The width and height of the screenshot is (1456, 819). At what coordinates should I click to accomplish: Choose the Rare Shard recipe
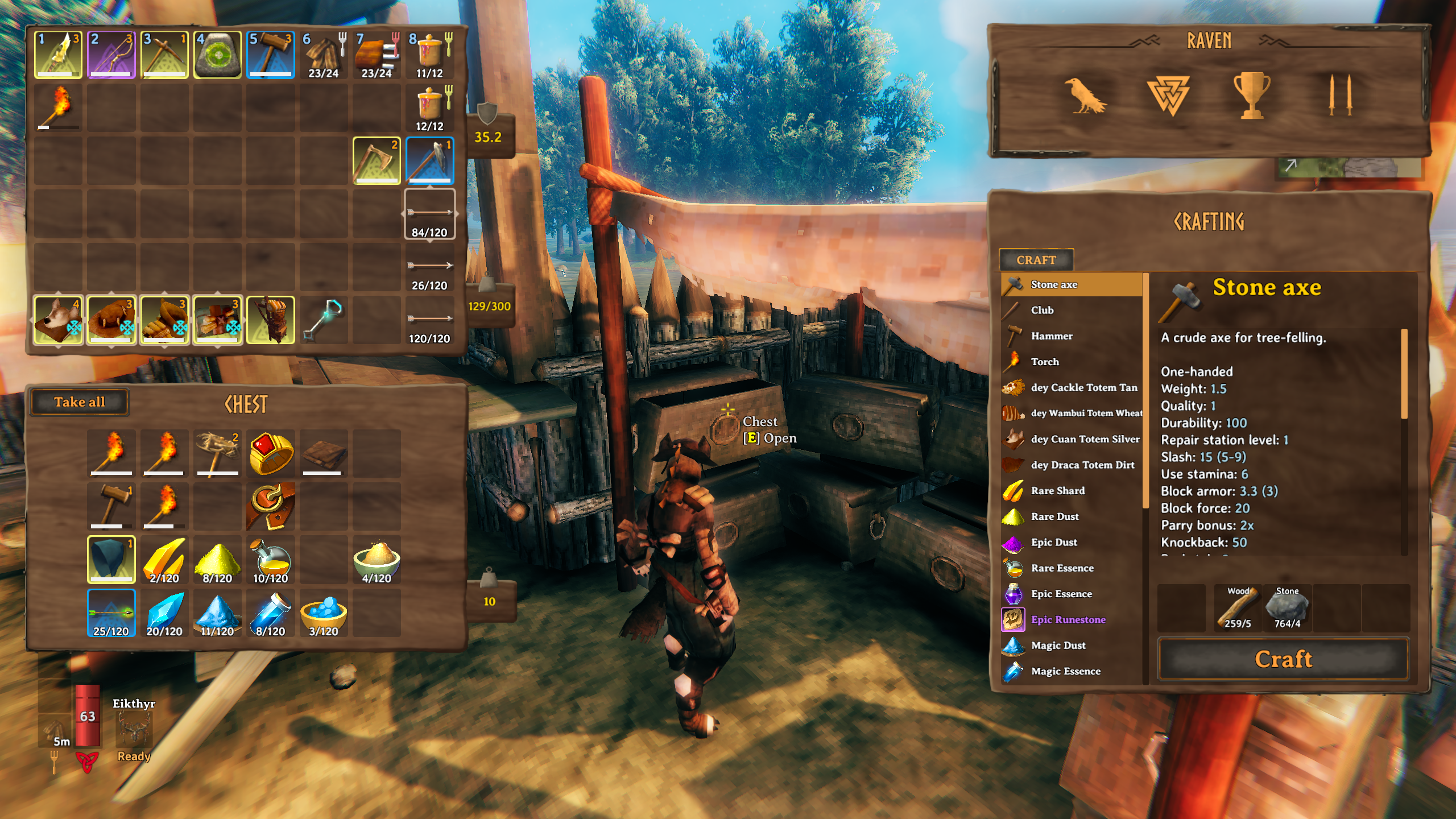(x=1057, y=491)
